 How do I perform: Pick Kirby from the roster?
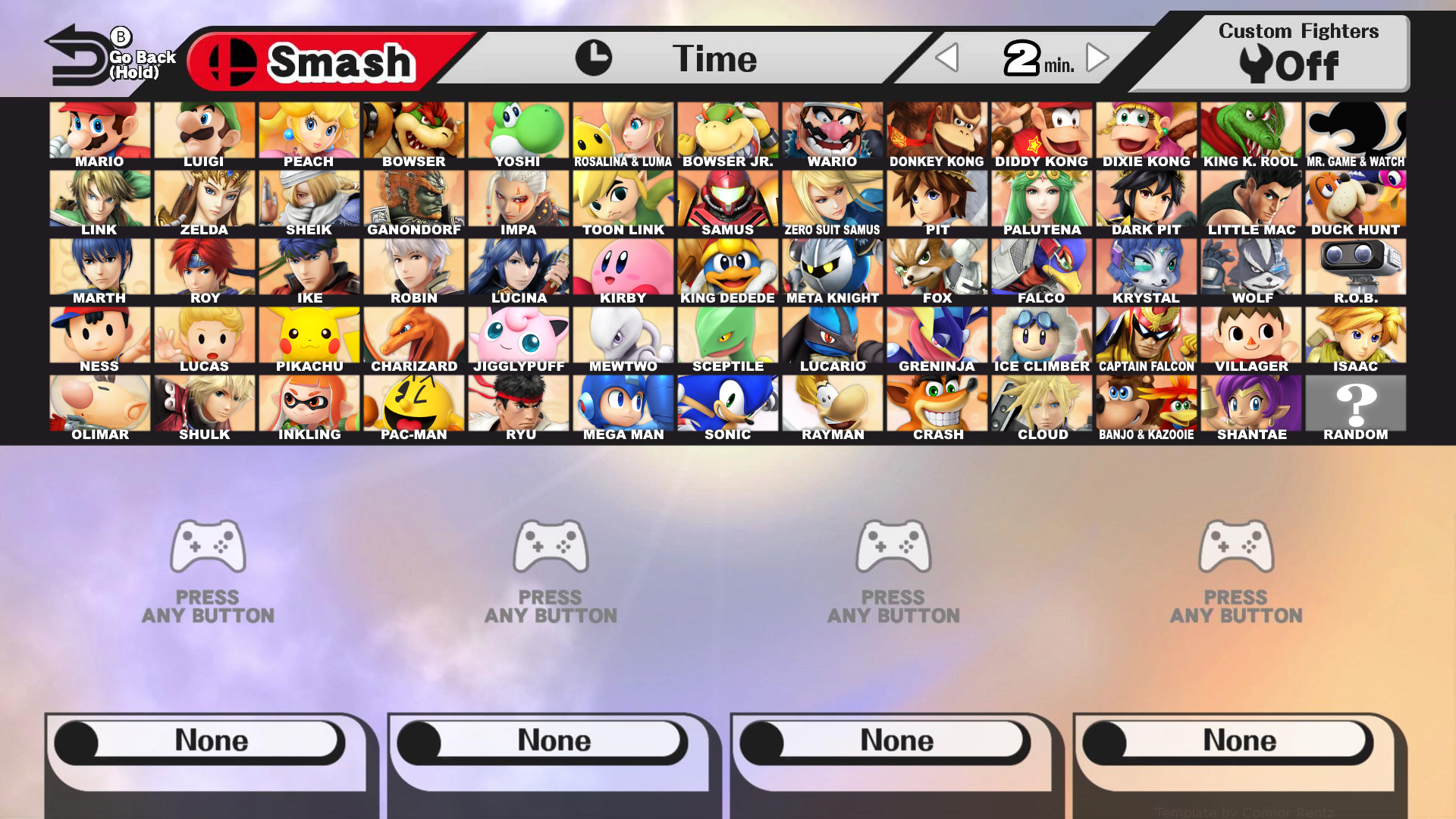pos(623,265)
